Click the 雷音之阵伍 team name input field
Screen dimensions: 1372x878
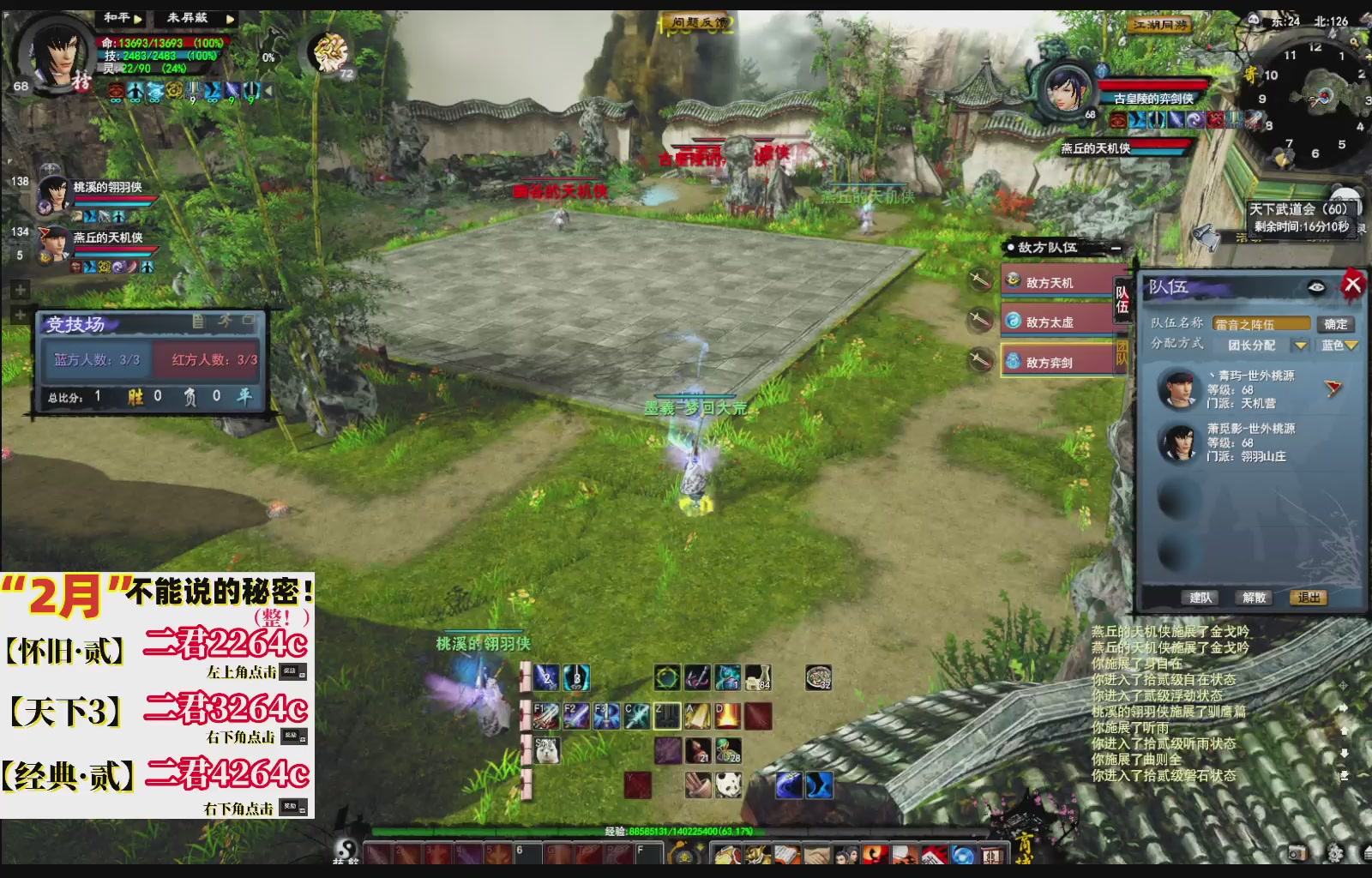1261,323
